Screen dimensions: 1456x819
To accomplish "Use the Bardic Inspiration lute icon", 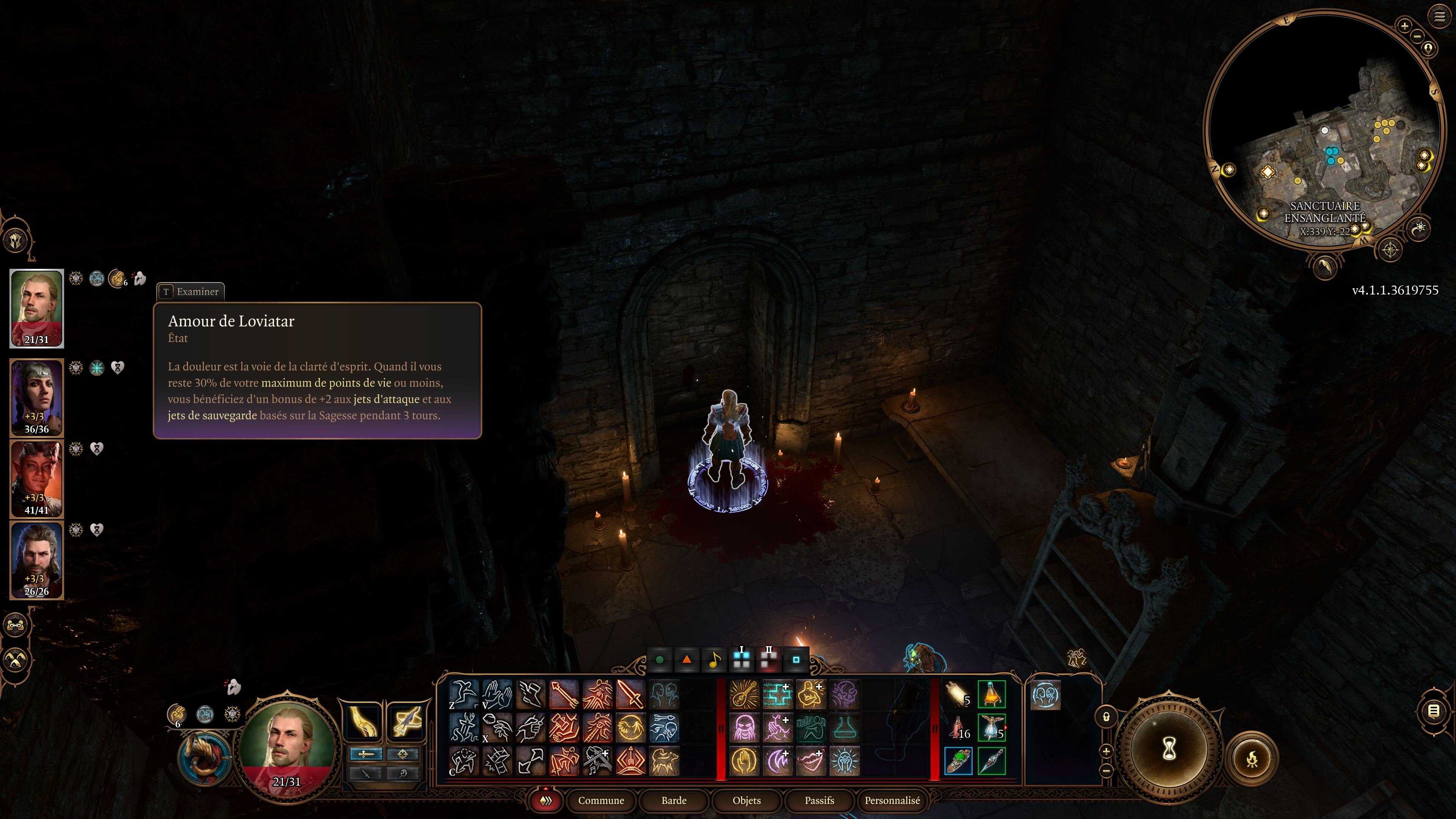I will tap(744, 695).
